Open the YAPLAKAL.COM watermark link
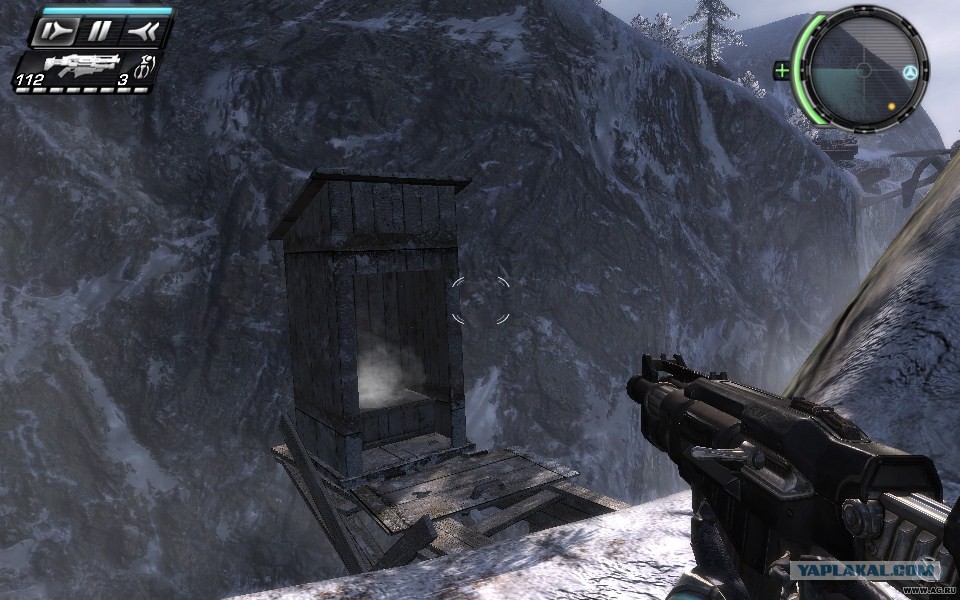The width and height of the screenshot is (960, 600). click(866, 570)
